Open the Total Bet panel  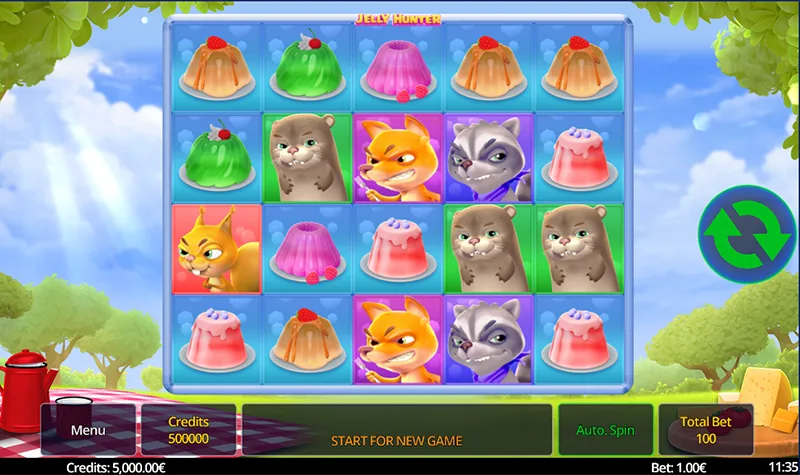pyautogui.click(x=706, y=430)
